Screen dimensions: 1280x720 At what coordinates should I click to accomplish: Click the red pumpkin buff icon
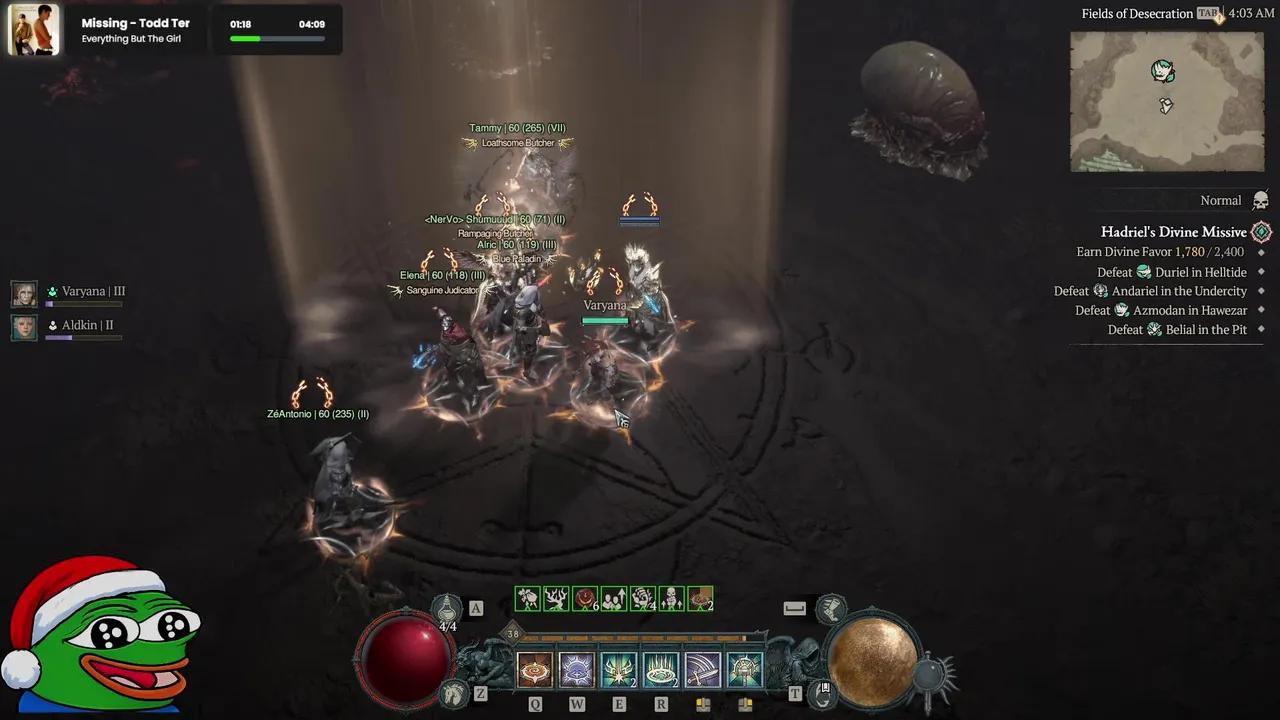[585, 599]
